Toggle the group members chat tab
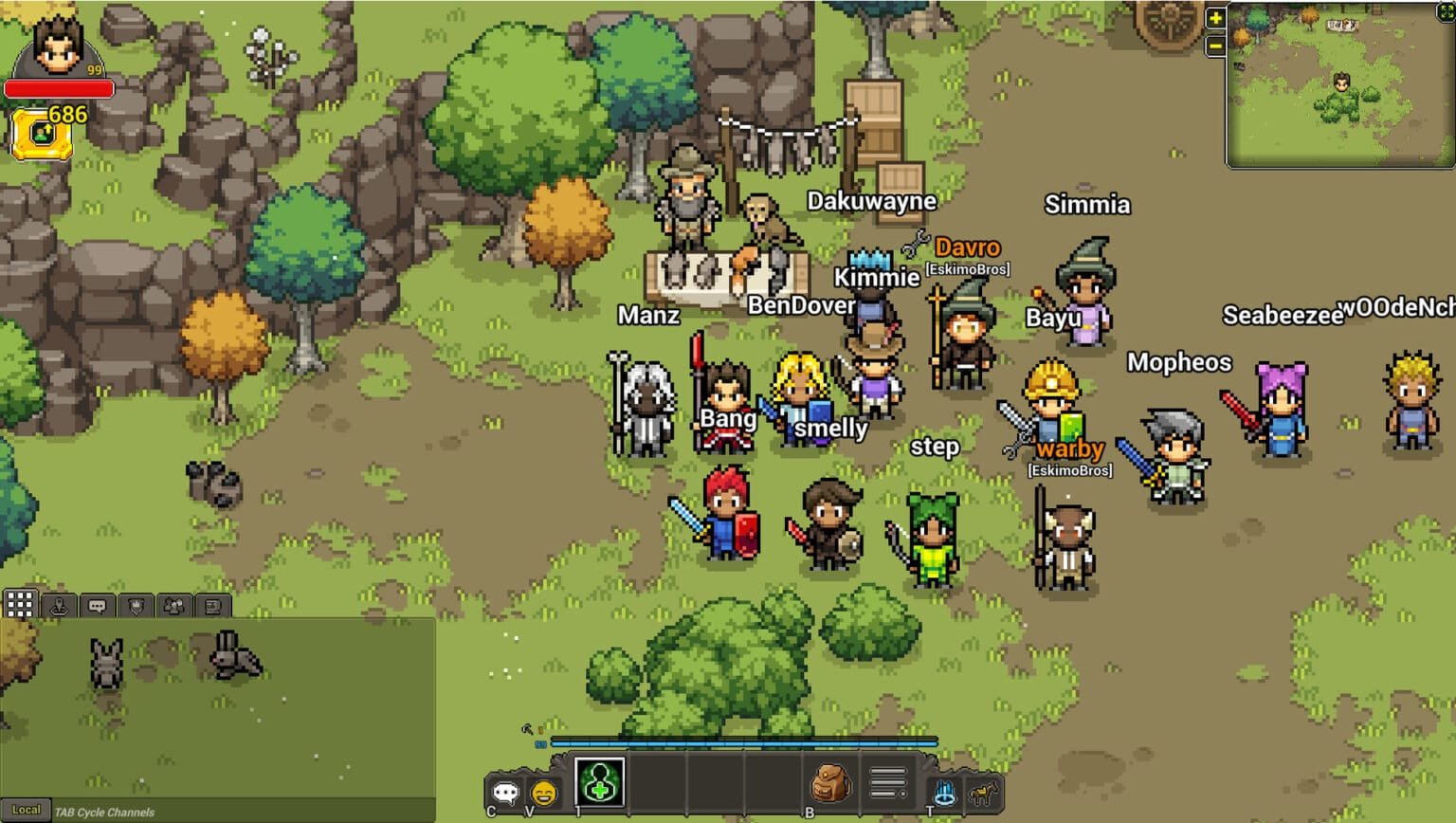The image size is (1456, 823). tap(173, 605)
